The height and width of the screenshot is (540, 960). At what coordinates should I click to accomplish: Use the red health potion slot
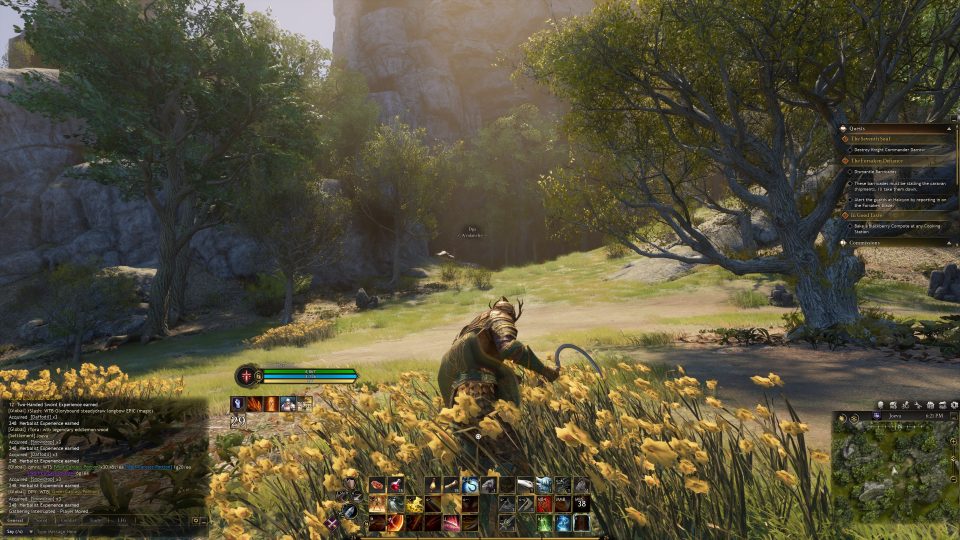coord(397,486)
